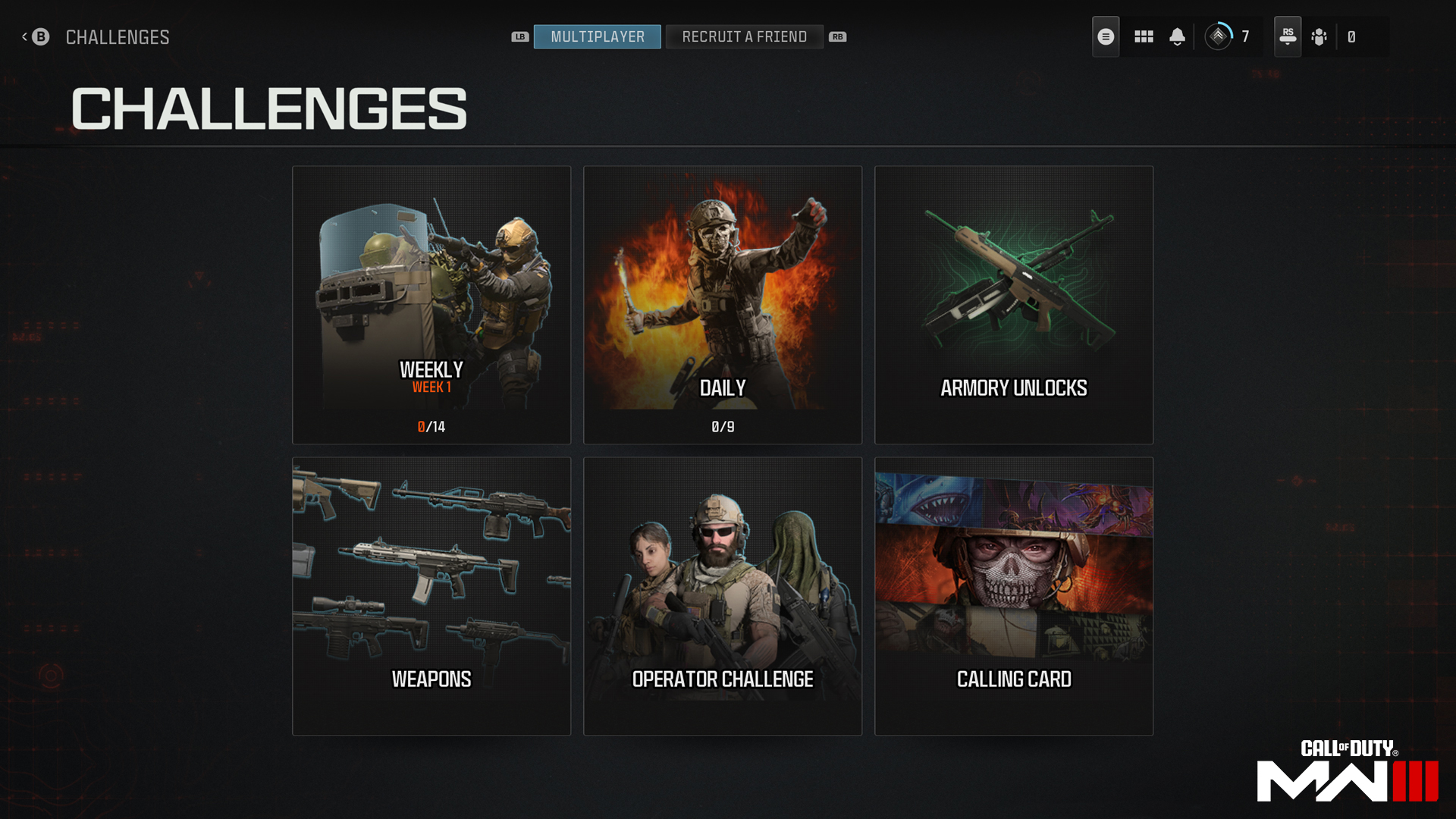1456x819 pixels.
Task: Select the Weapons challenges card
Action: click(x=431, y=595)
